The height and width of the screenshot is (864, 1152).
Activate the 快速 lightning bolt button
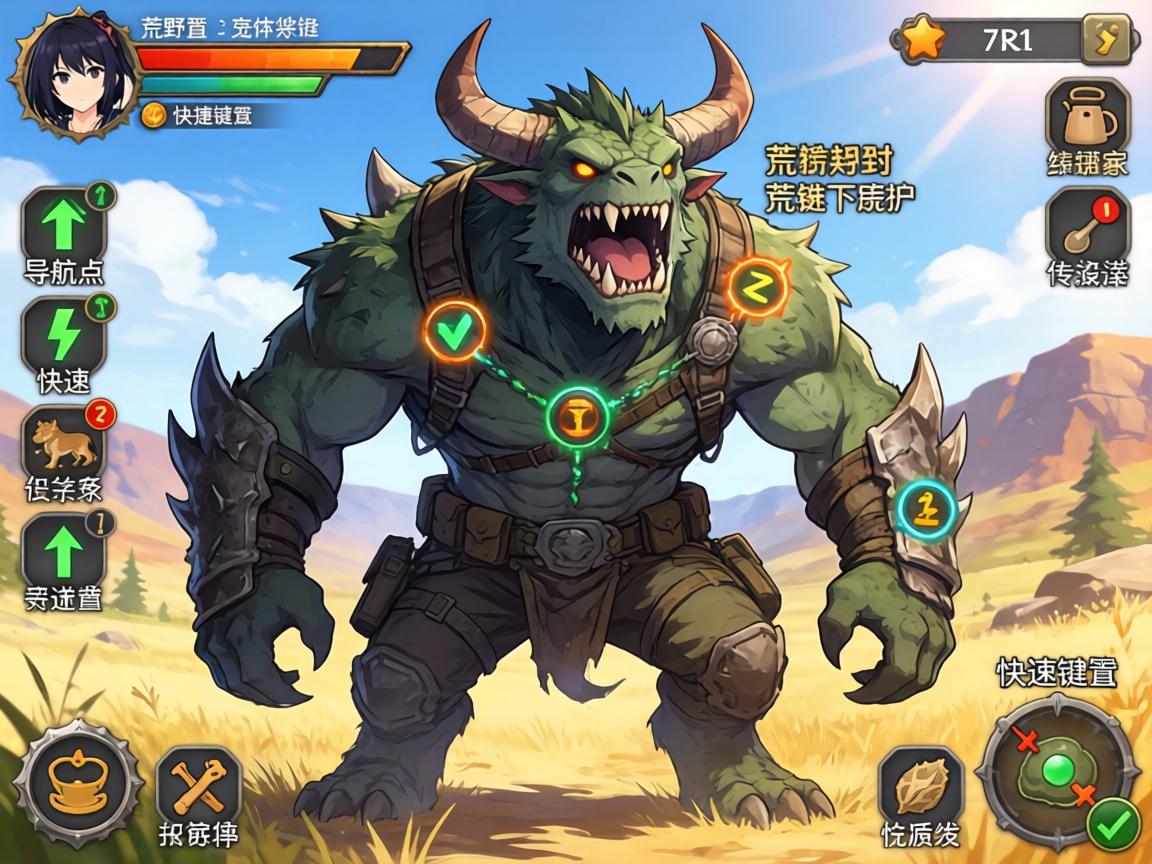coord(64,334)
